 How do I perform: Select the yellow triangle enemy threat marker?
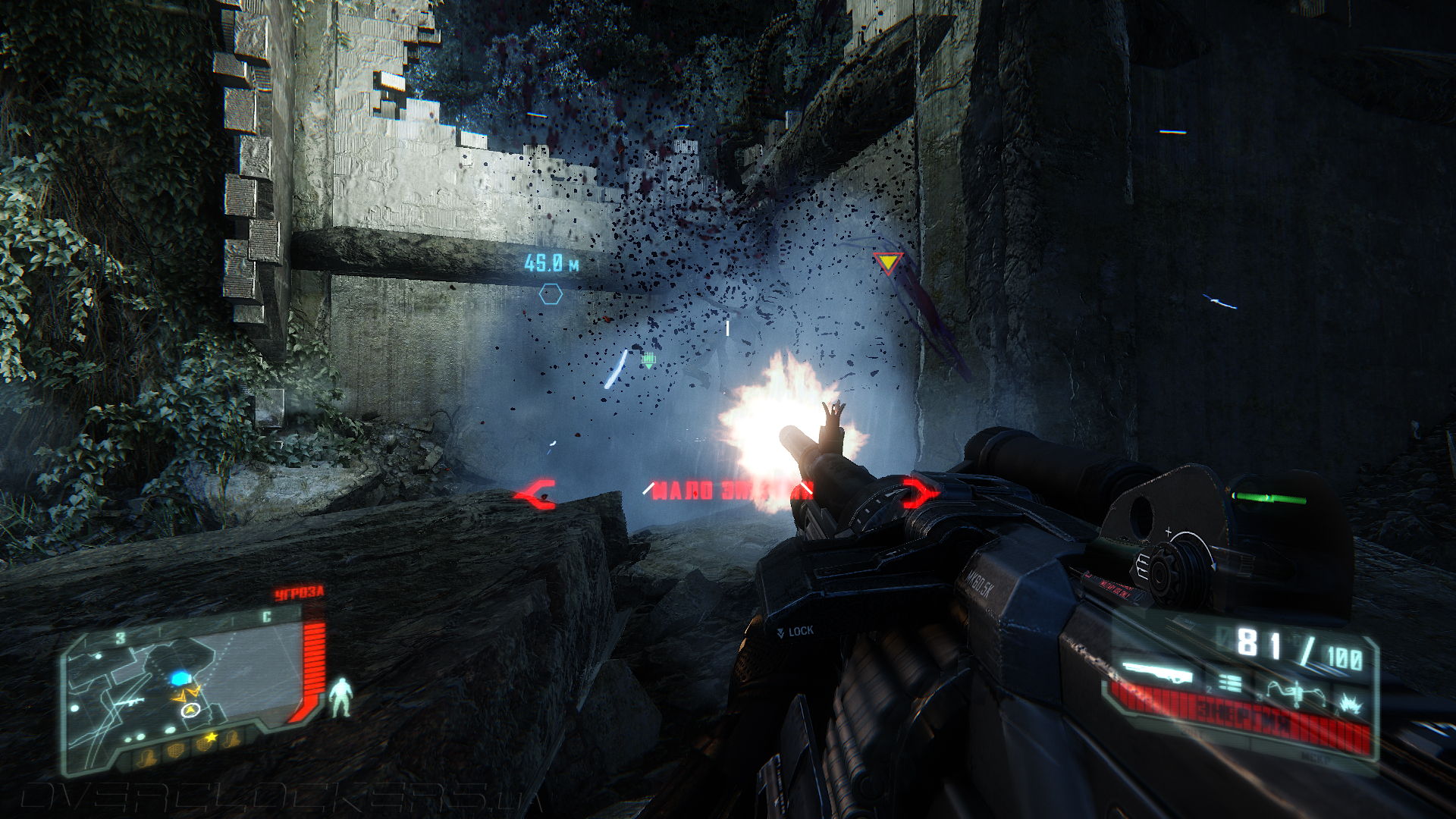point(887,263)
